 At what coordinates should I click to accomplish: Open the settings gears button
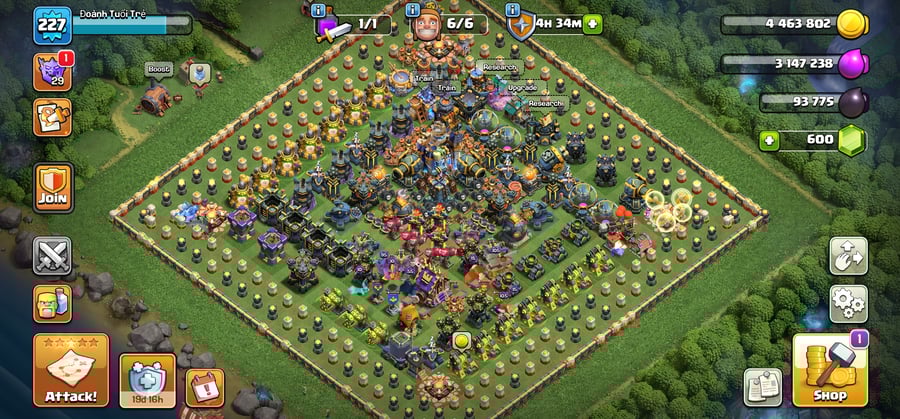848,302
